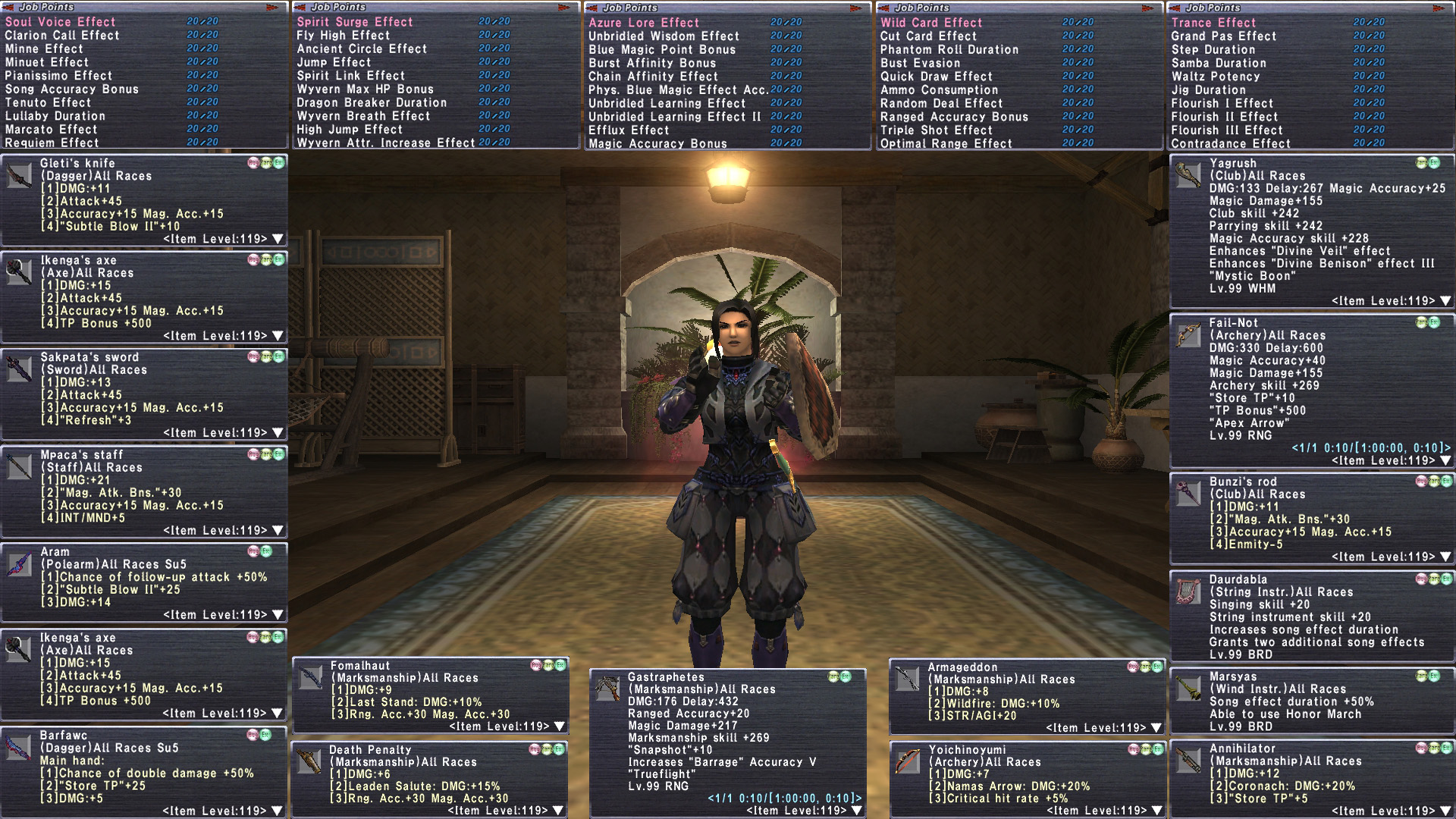This screenshot has height=819, width=1456.
Task: Select the Sakpata's sword icon
Action: click(19, 369)
